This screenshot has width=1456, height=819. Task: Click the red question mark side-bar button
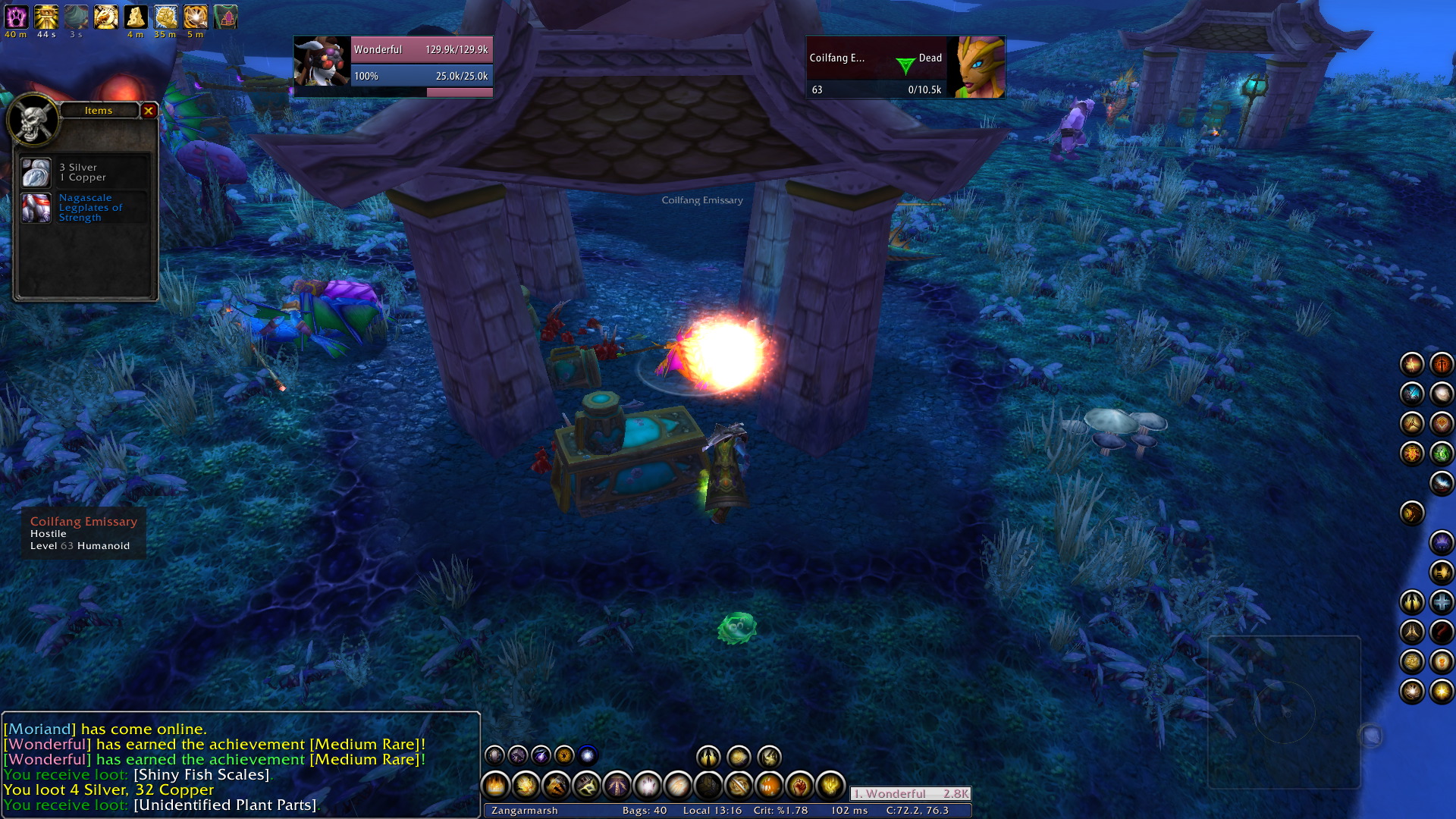1442,632
